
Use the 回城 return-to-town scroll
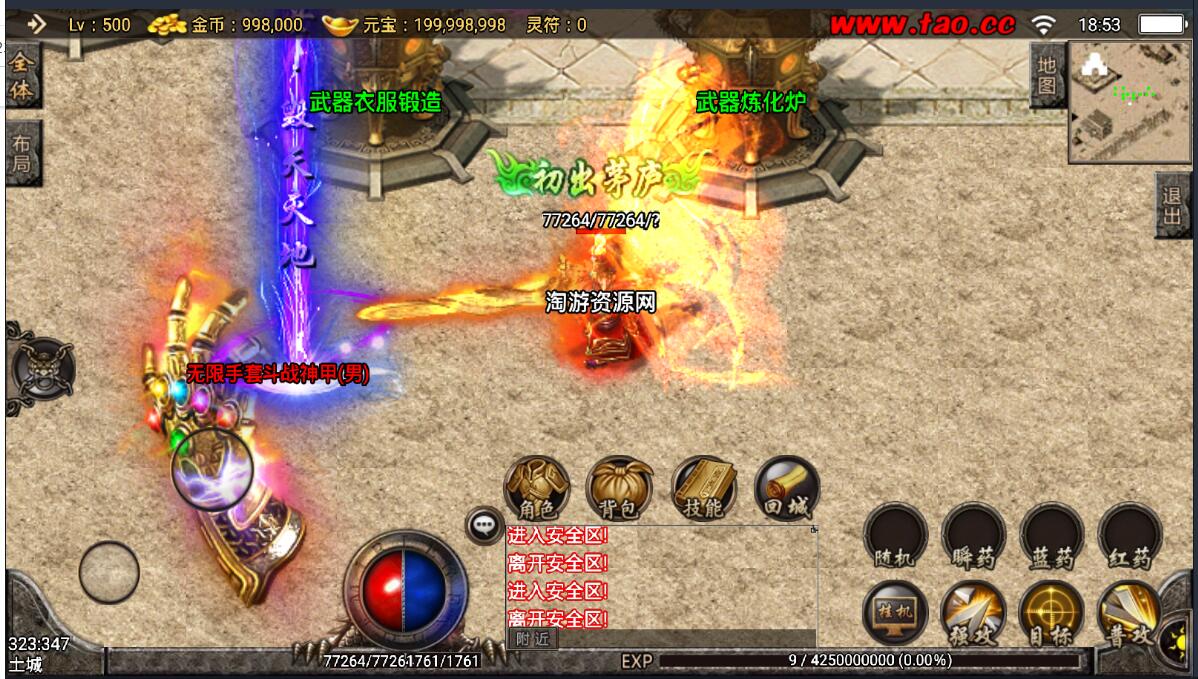click(x=786, y=488)
